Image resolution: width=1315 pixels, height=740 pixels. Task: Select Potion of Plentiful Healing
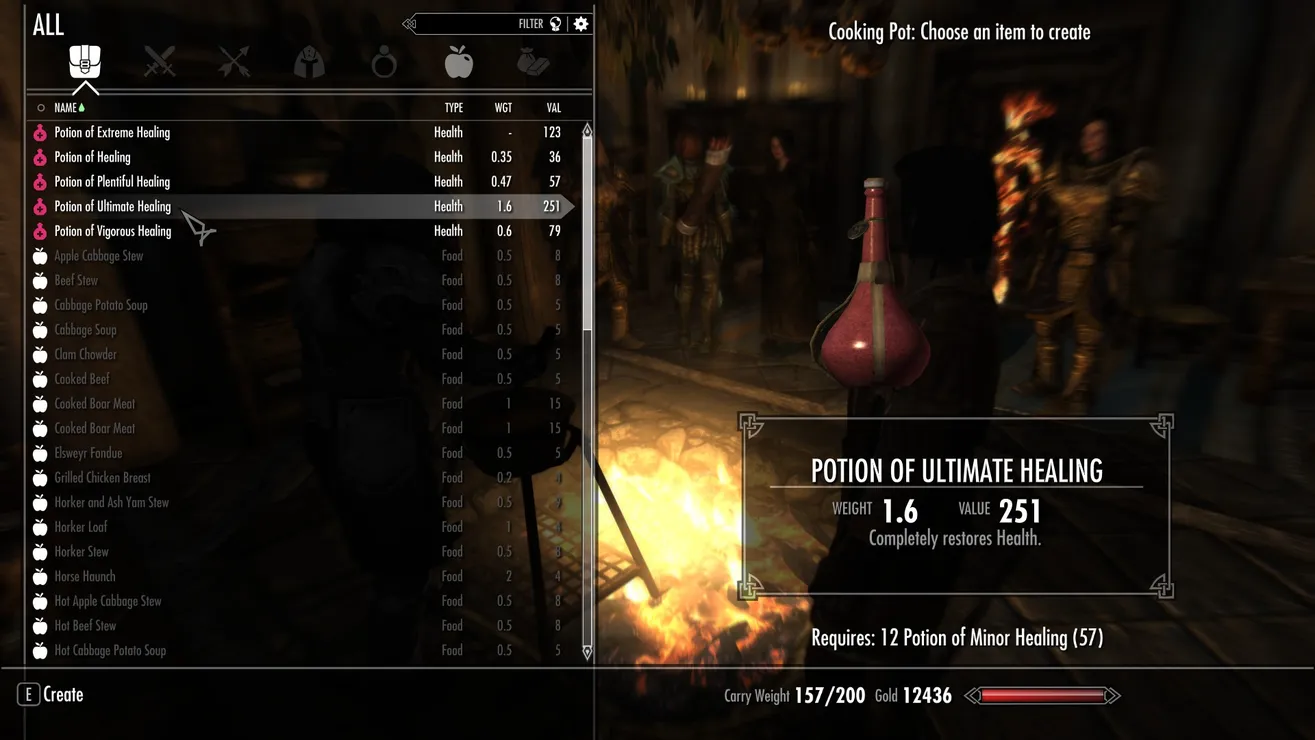(112, 182)
